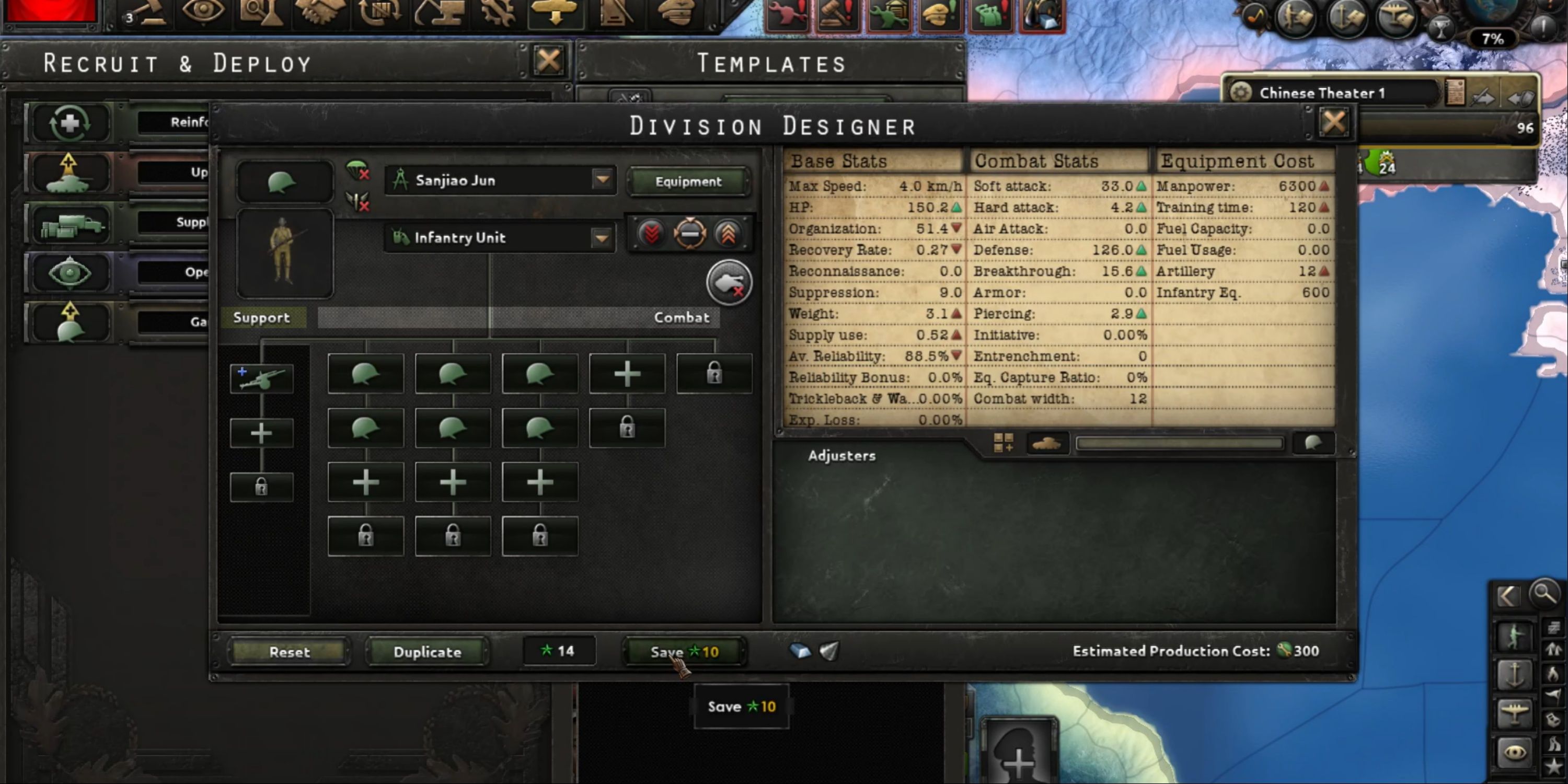
Task: Set highest reinforcement priority with double green arrows
Action: [x=728, y=233]
